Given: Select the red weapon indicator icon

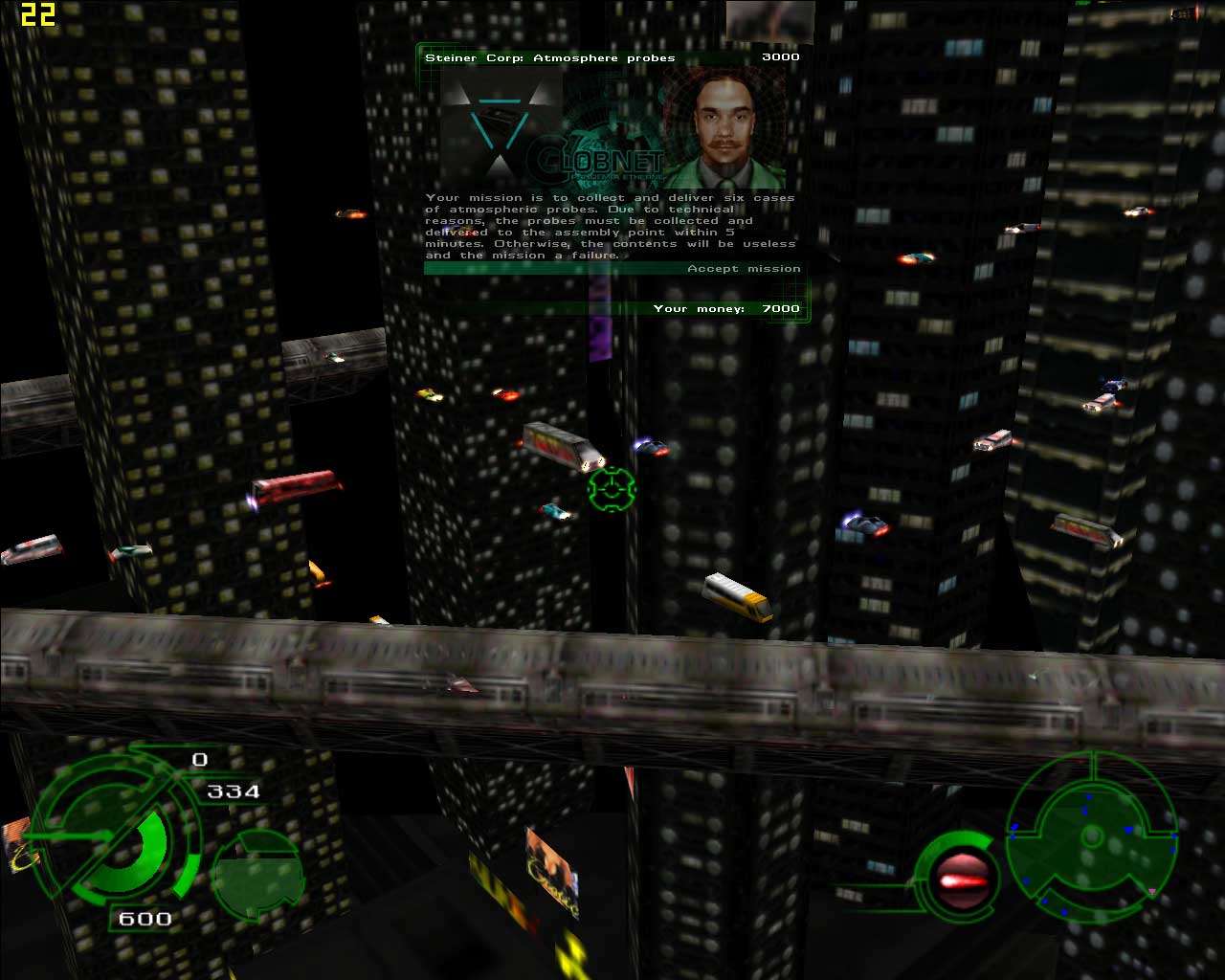Looking at the screenshot, I should pyautogui.click(x=958, y=880).
